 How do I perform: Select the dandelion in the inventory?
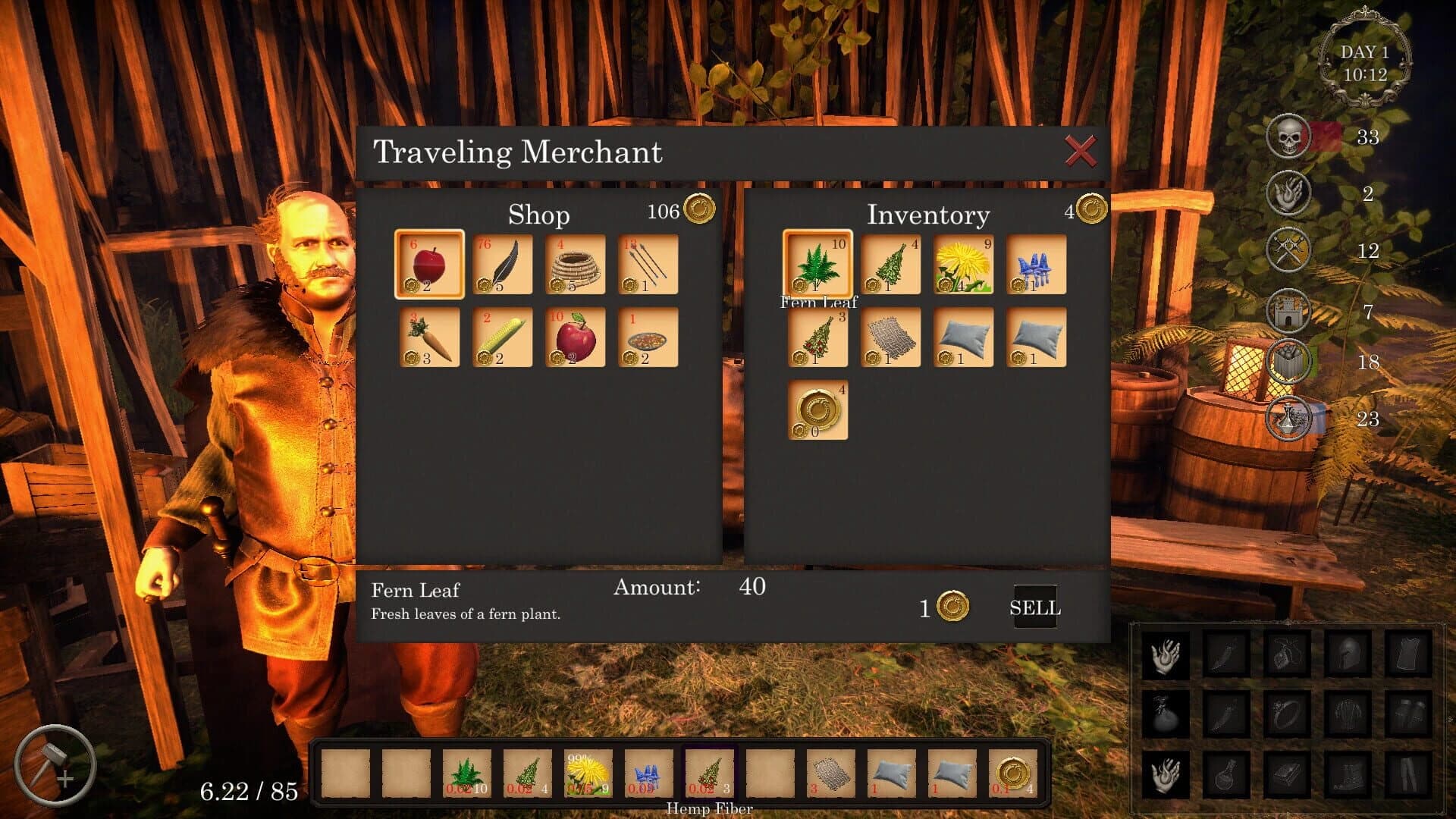[x=962, y=264]
